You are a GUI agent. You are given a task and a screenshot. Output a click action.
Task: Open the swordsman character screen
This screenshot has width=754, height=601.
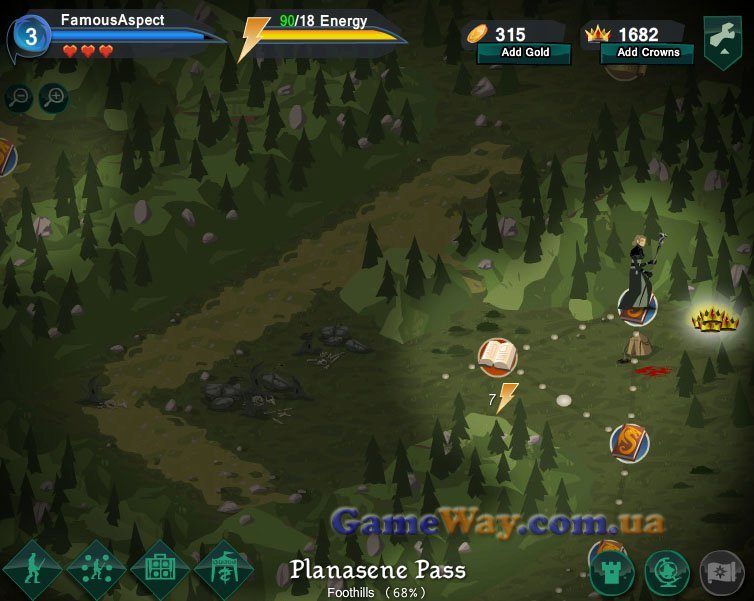[x=32, y=570]
